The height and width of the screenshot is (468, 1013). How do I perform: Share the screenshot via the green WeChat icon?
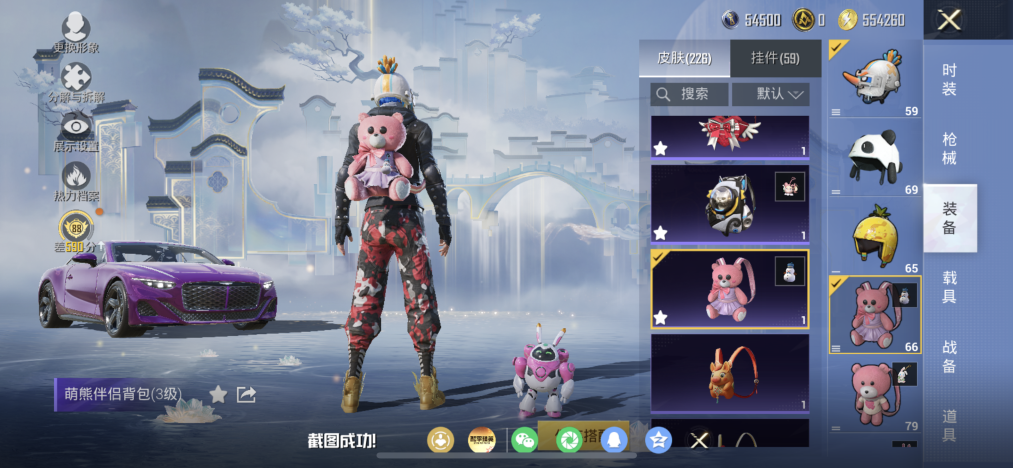(524, 439)
